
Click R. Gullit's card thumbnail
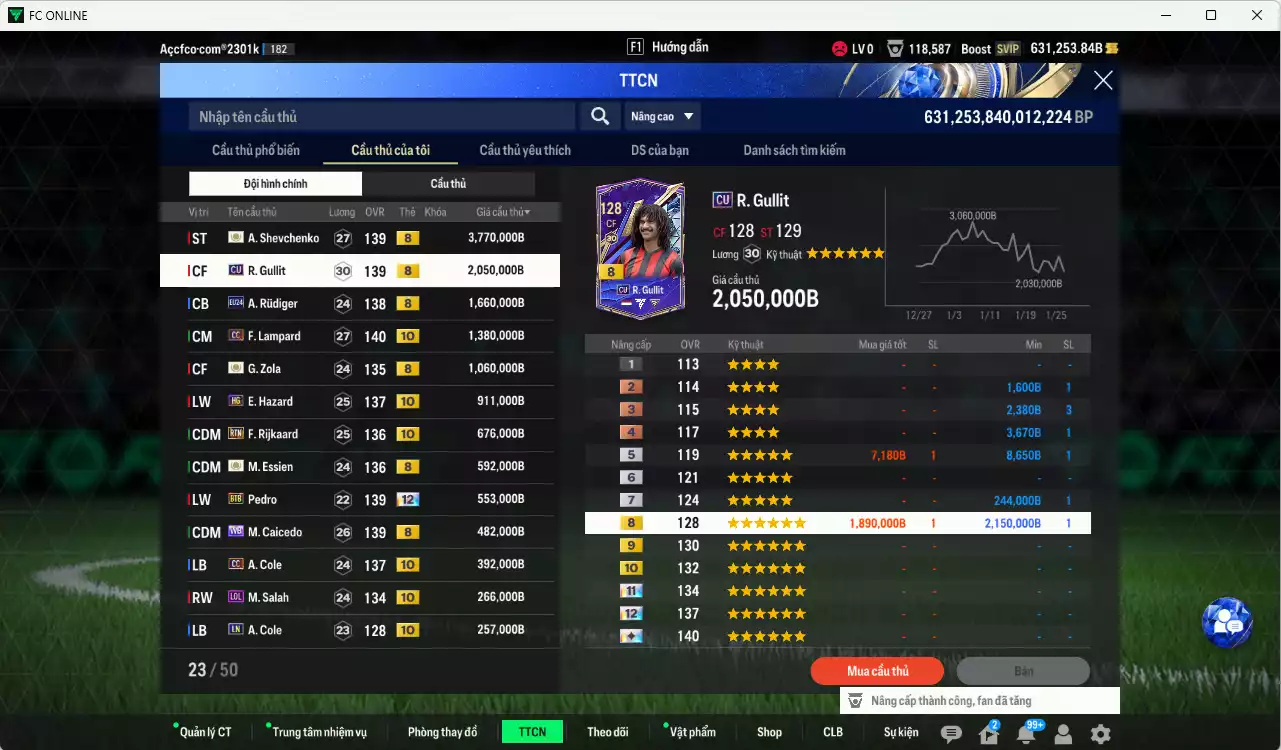coord(639,248)
